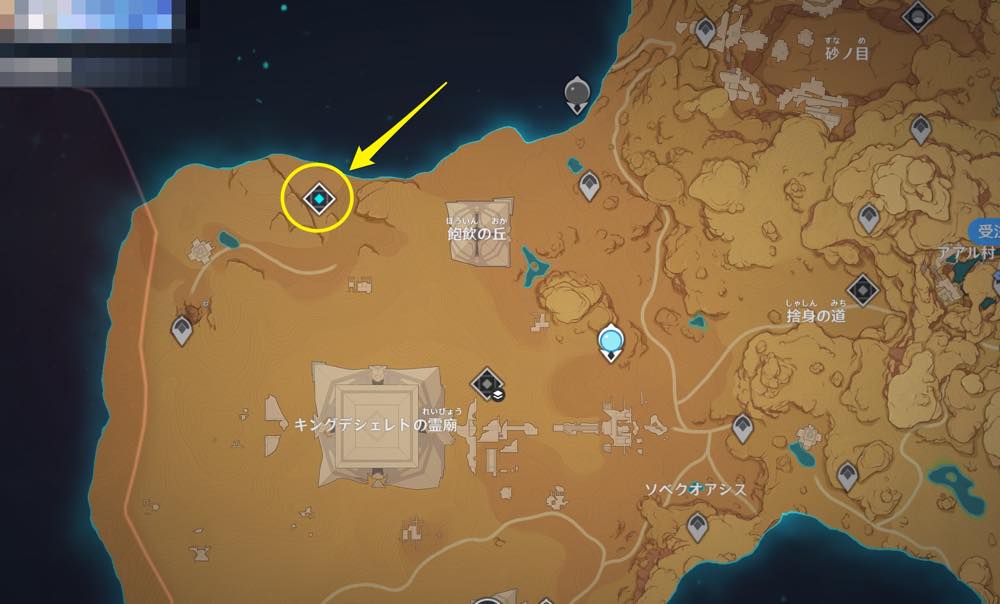1000x604 pixels.
Task: Select the yellow-circled cyan diamond domain marker
Action: (318, 199)
